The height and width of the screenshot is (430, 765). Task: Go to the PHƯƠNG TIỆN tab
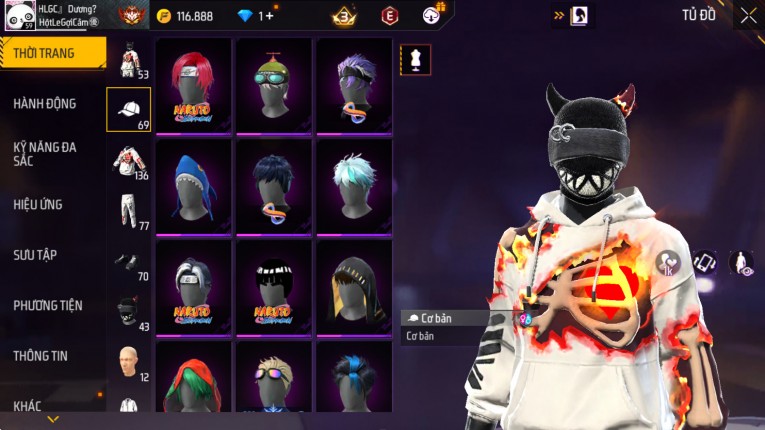[48, 305]
